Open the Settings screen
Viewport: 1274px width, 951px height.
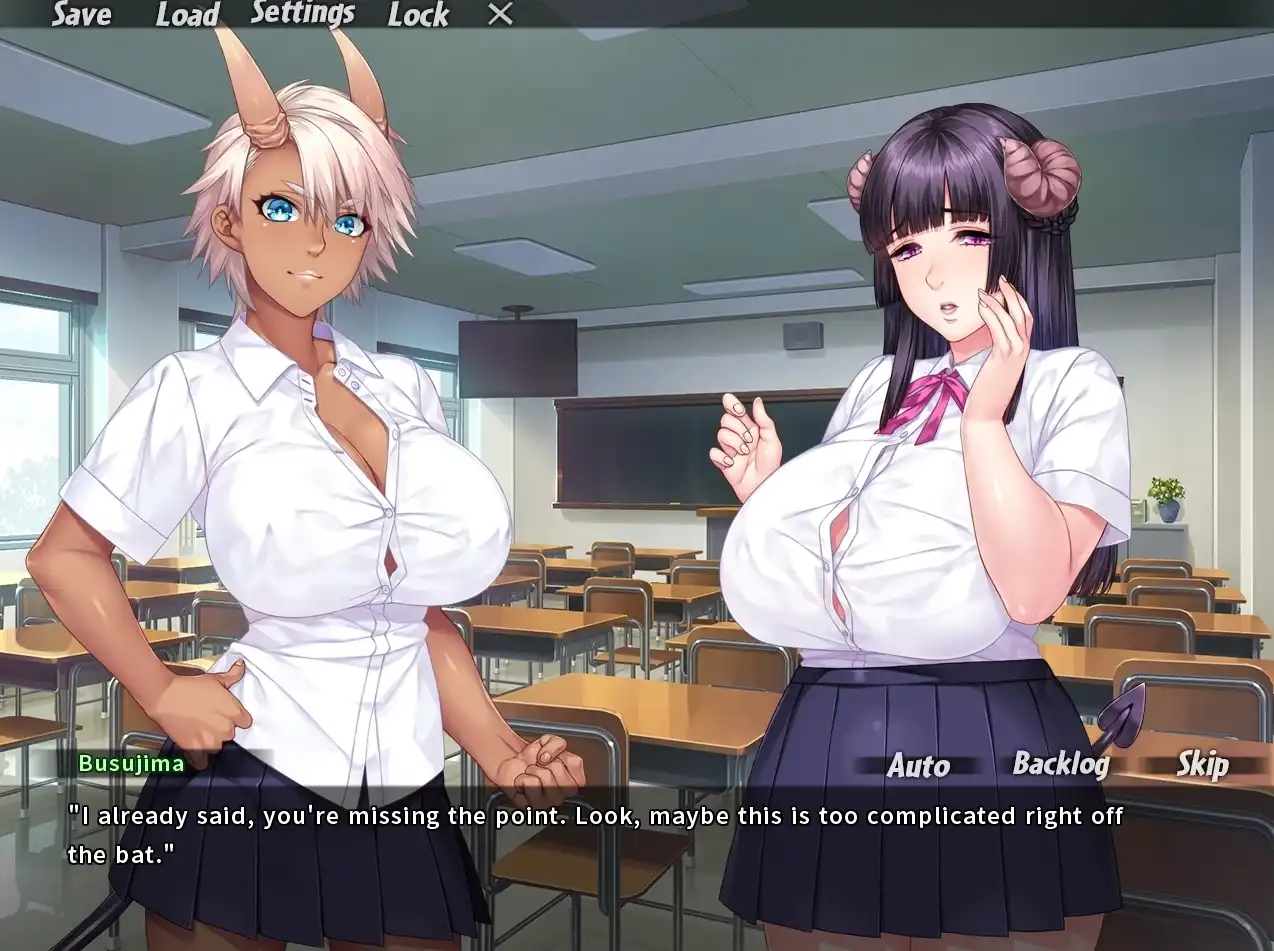302,13
